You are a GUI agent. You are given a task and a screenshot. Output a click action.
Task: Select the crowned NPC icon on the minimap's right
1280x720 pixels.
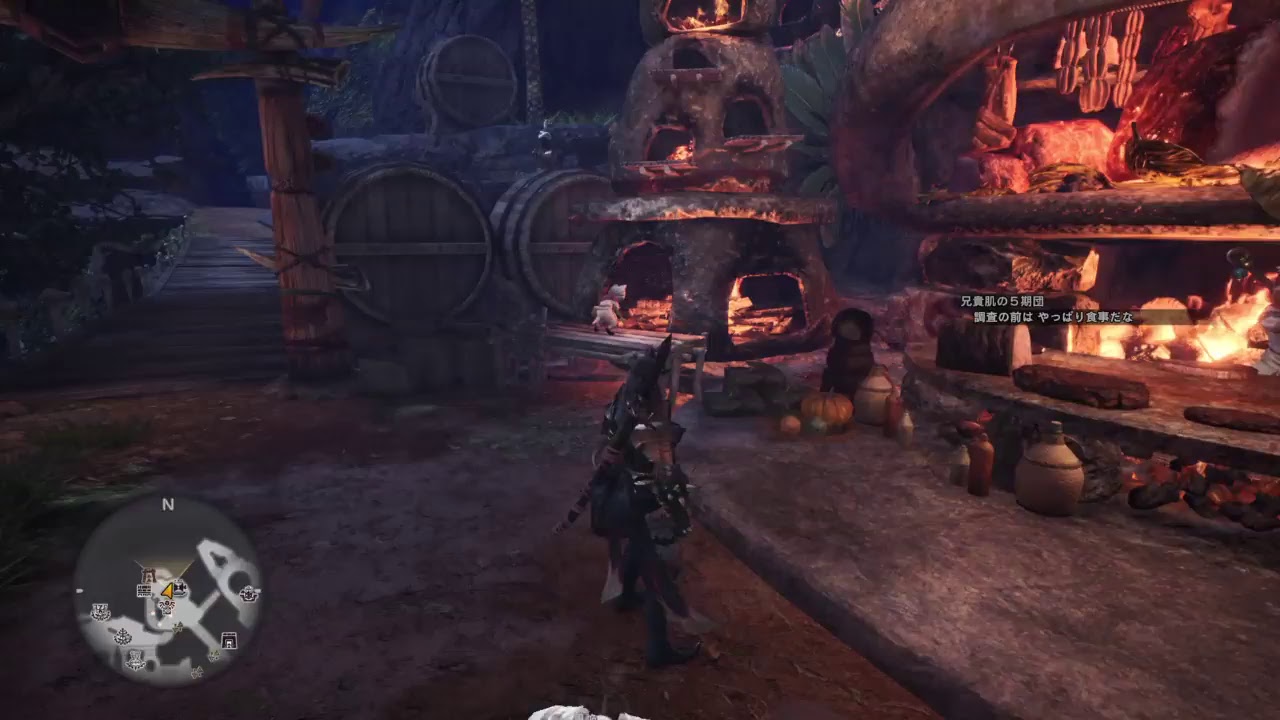[248, 594]
